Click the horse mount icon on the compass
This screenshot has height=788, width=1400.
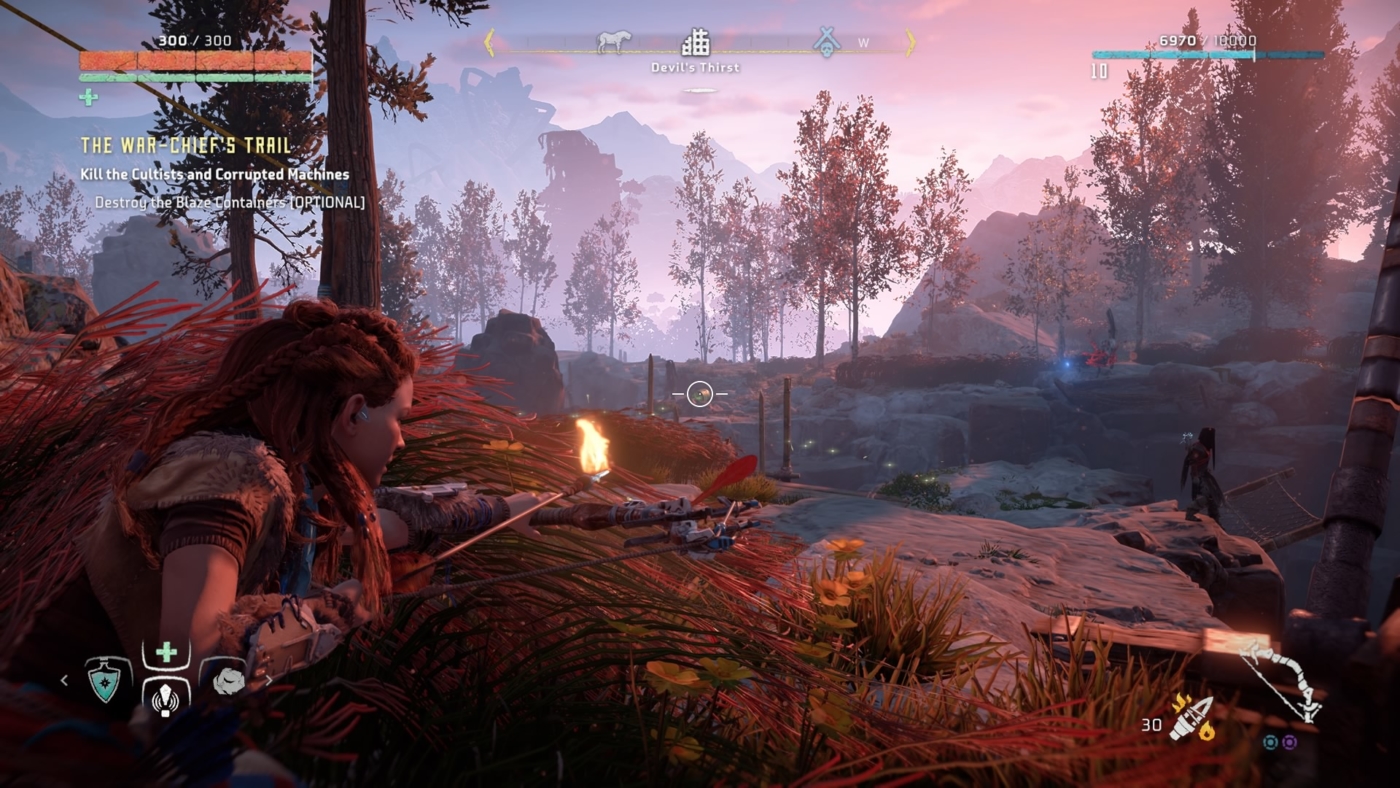[614, 40]
